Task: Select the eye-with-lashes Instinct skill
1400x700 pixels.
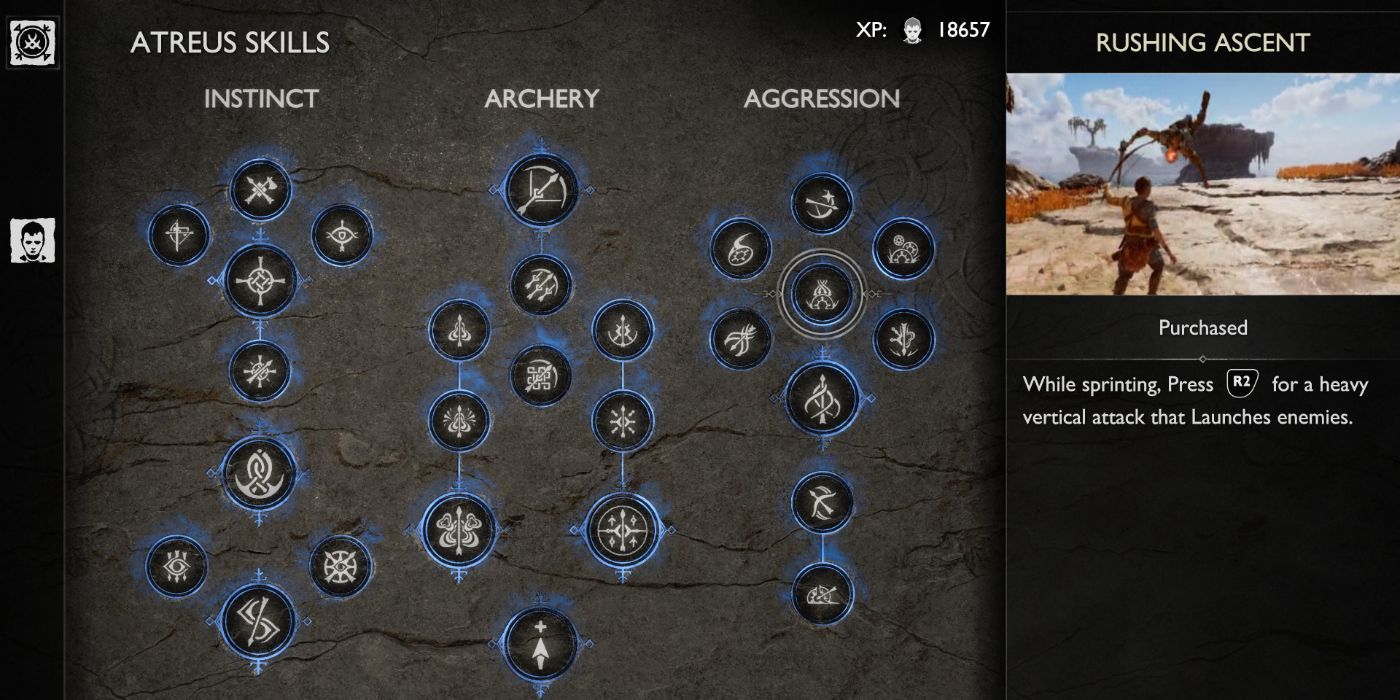Action: pos(176,566)
